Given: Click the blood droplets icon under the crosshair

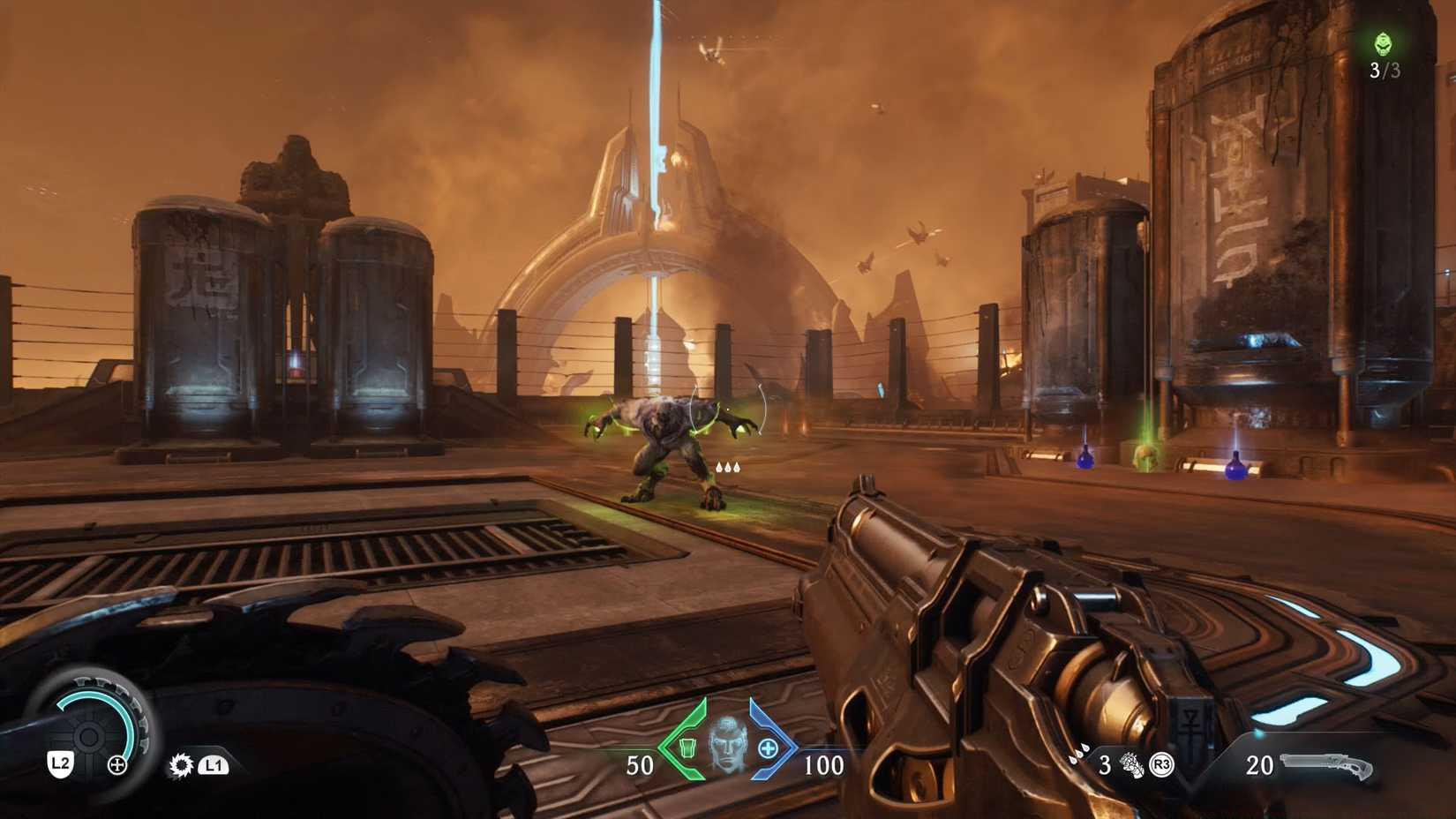Looking at the screenshot, I should coord(728,468).
